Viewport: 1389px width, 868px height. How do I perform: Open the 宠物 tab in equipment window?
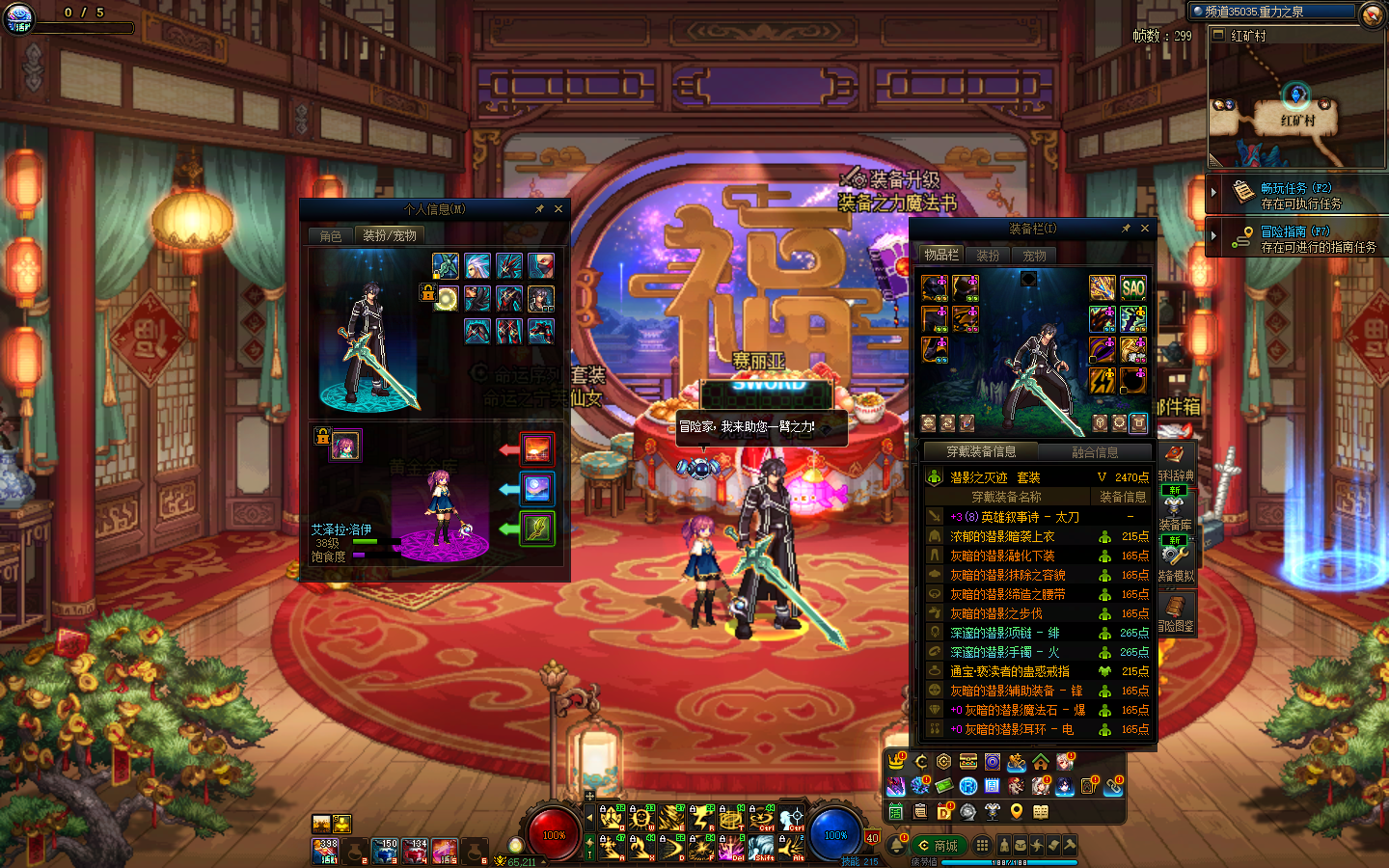pyautogui.click(x=1035, y=256)
